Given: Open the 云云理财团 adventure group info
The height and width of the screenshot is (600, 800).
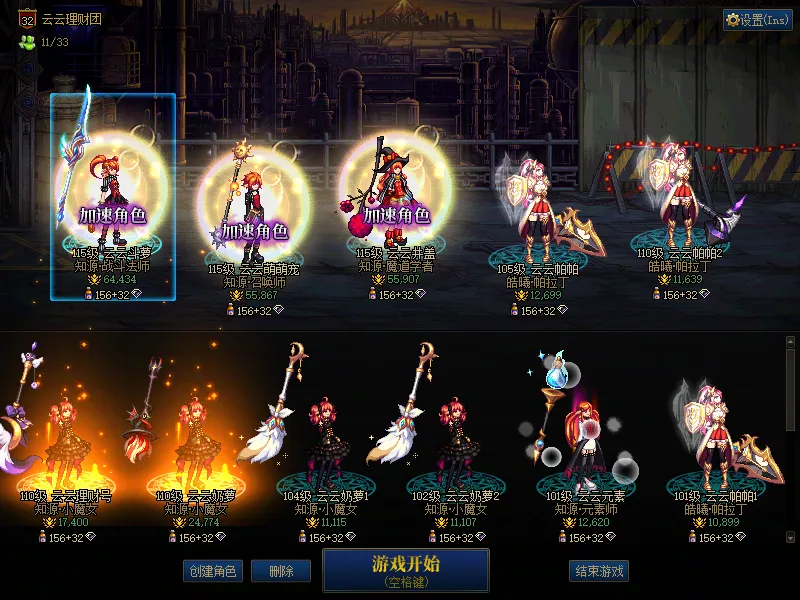Looking at the screenshot, I should 70,19.
